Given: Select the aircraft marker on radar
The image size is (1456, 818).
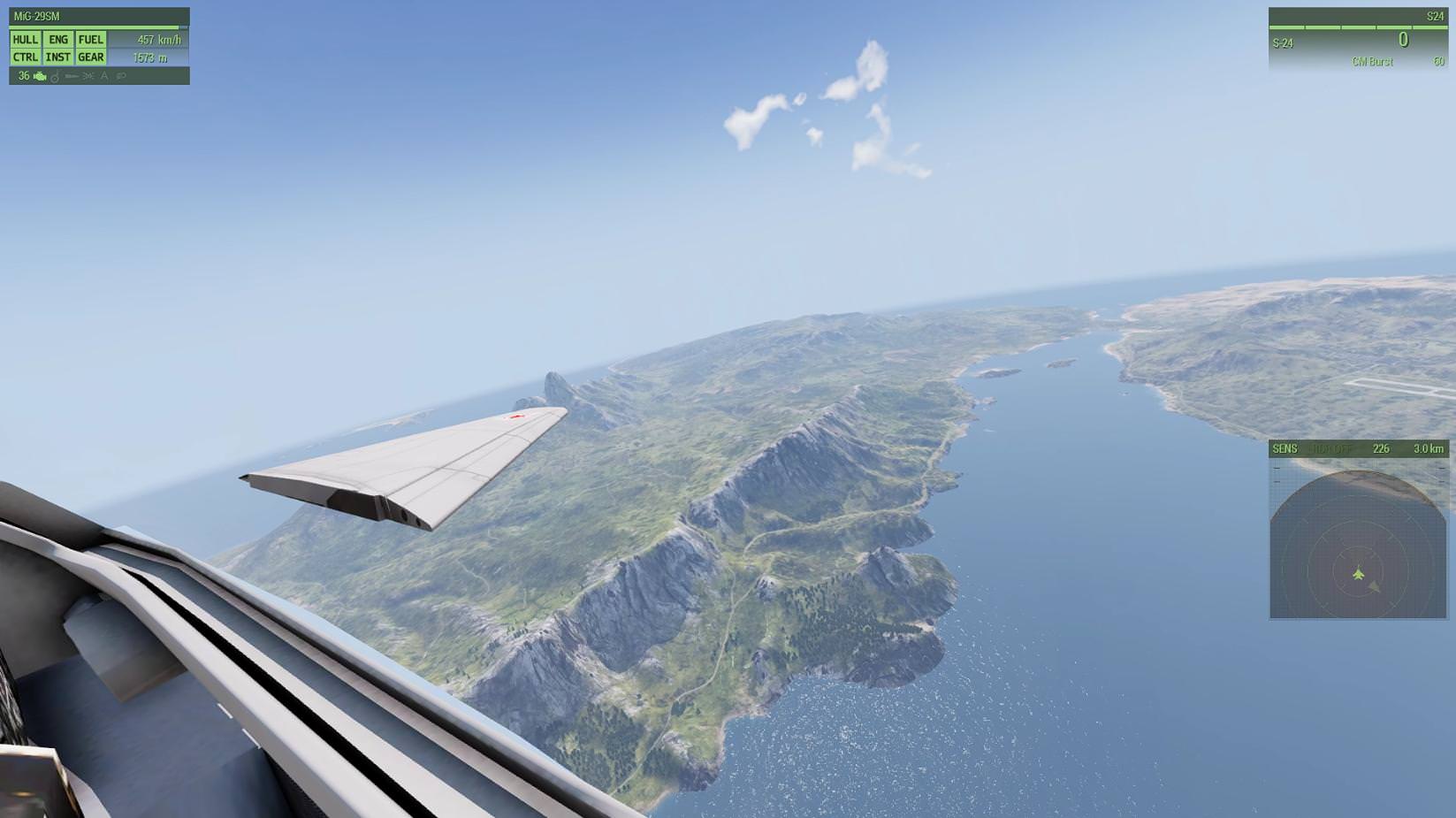Looking at the screenshot, I should [1359, 575].
